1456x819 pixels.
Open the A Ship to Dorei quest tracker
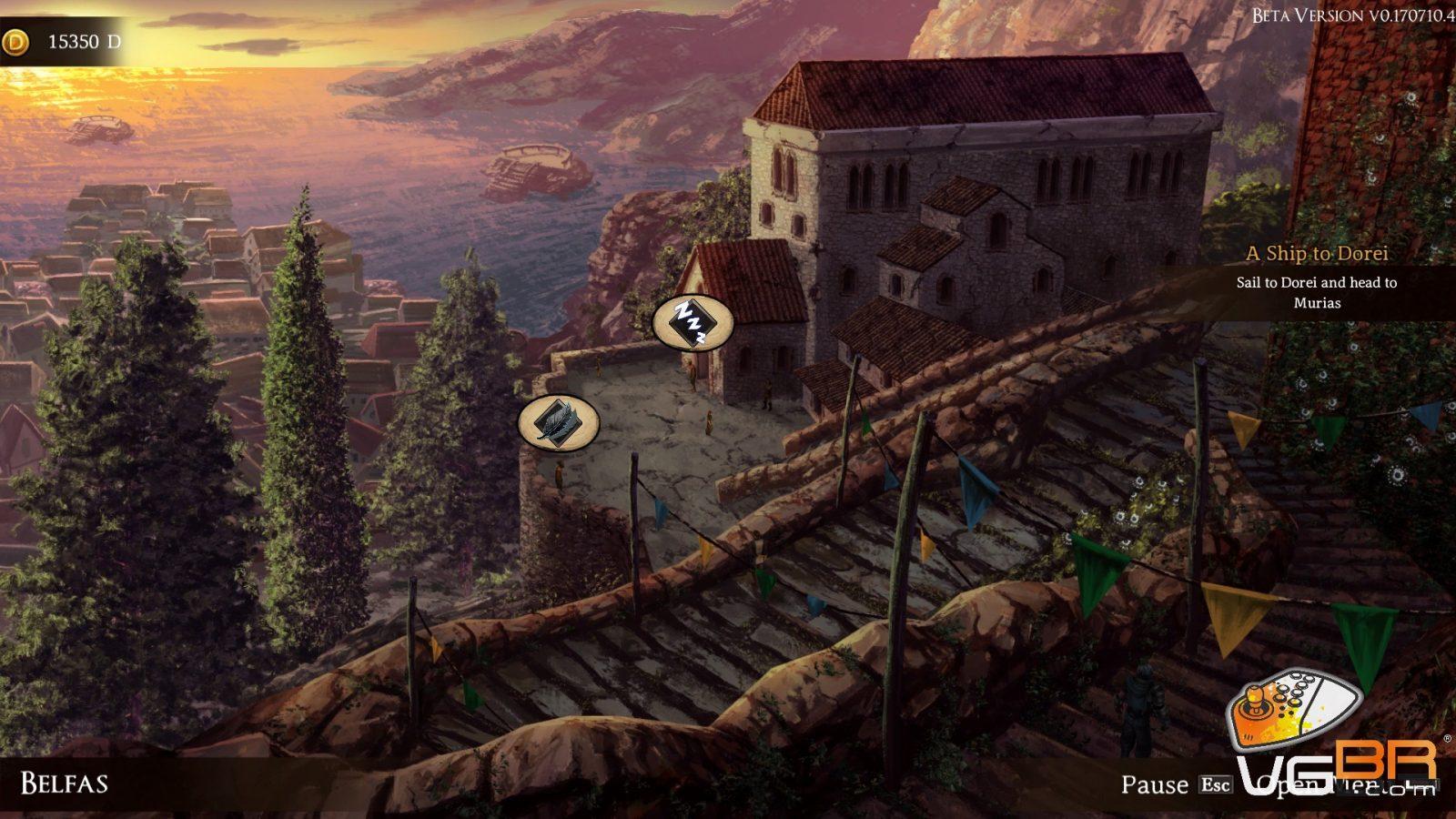(x=1316, y=254)
